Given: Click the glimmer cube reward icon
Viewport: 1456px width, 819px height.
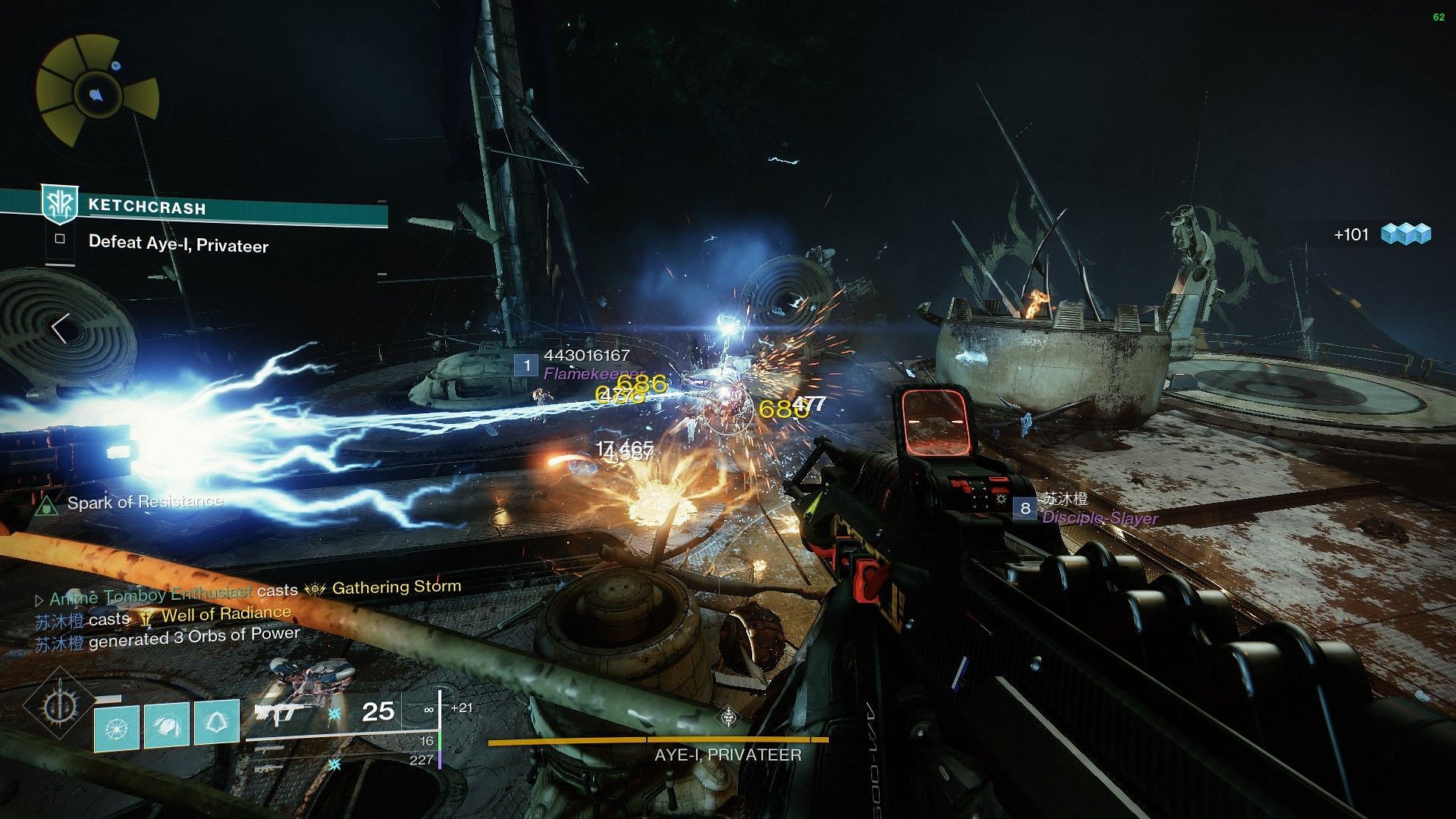Looking at the screenshot, I should (1405, 234).
